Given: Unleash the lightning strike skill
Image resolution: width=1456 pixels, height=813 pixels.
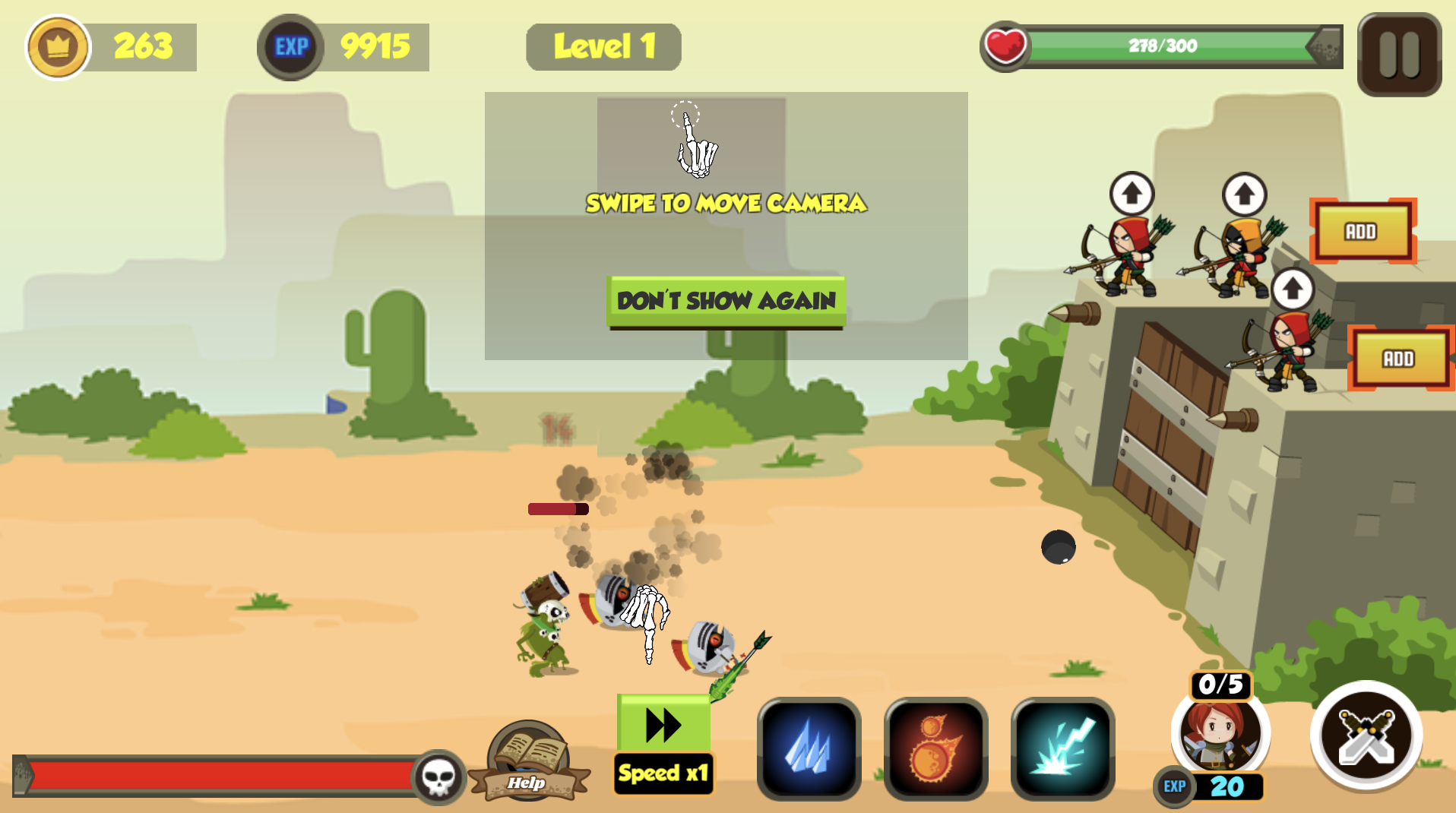Looking at the screenshot, I should pos(1062,748).
